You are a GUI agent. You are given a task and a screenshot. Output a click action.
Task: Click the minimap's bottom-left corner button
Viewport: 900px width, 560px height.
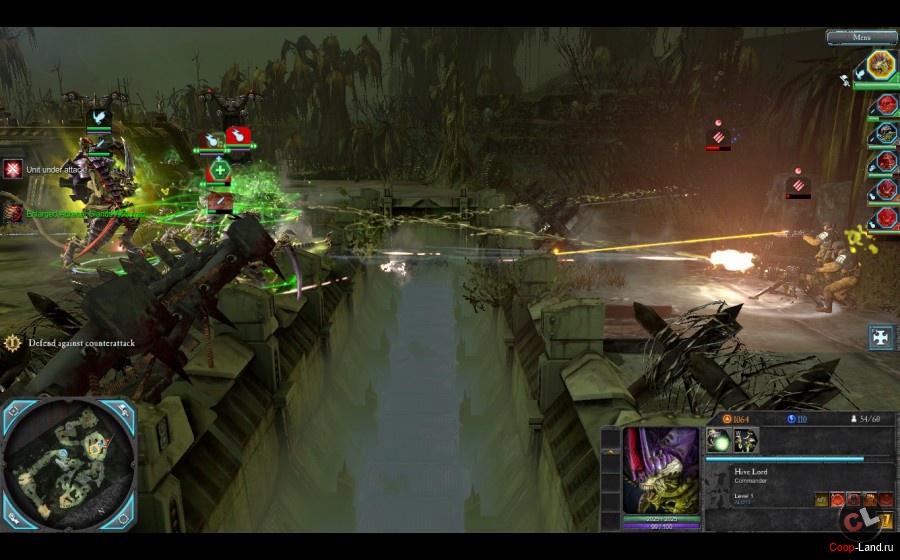click(13, 518)
